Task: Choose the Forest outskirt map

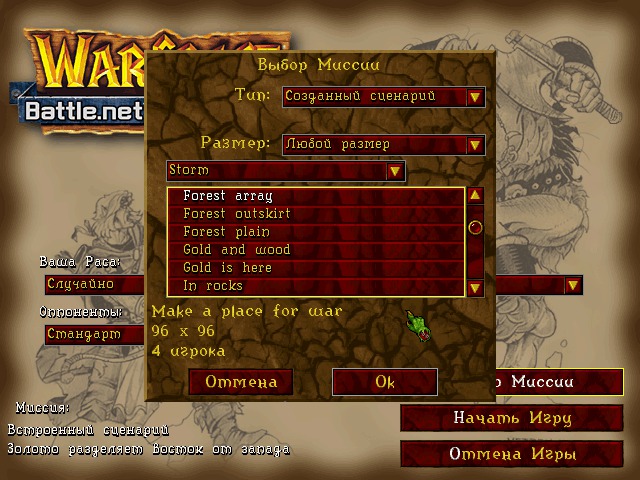Action: pos(315,214)
